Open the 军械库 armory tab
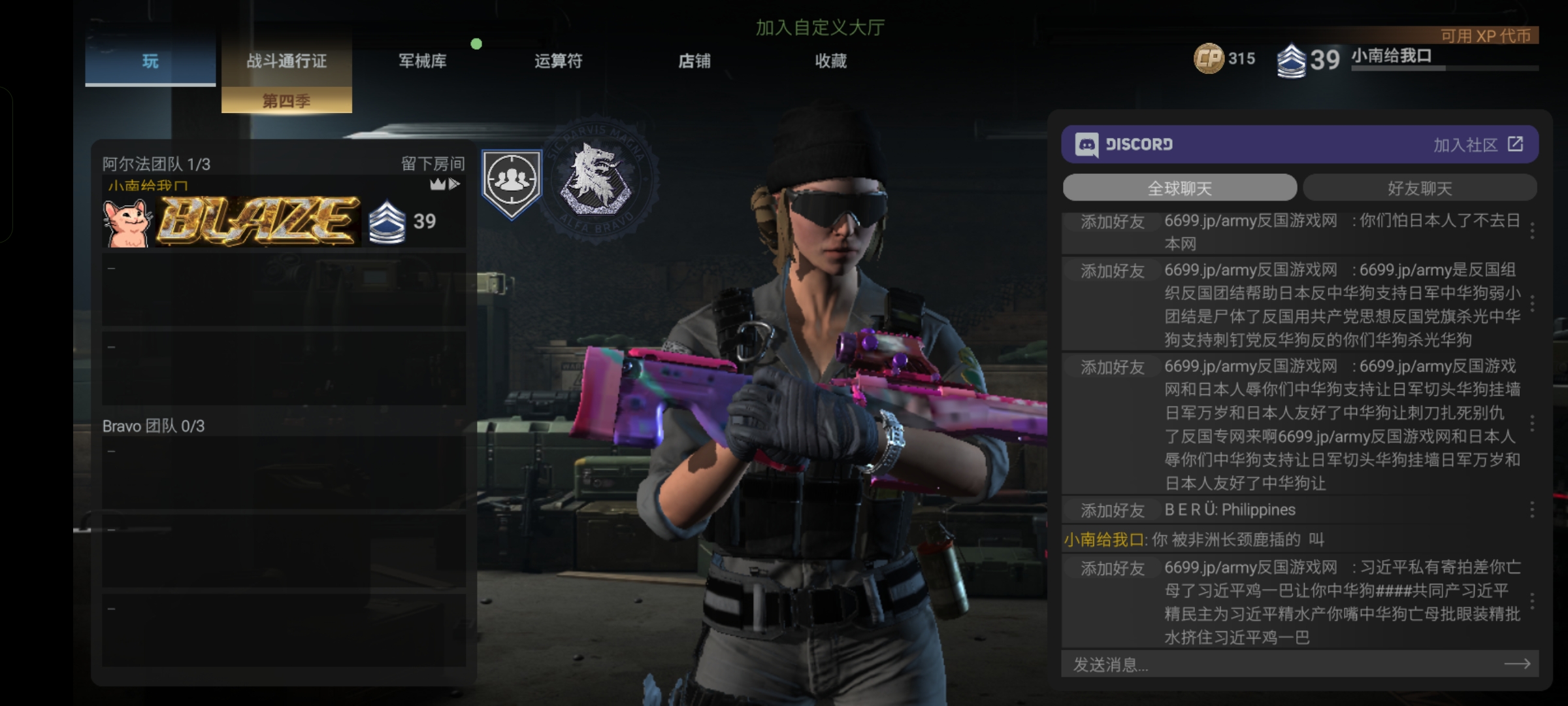The width and height of the screenshot is (1568, 706). tap(423, 61)
